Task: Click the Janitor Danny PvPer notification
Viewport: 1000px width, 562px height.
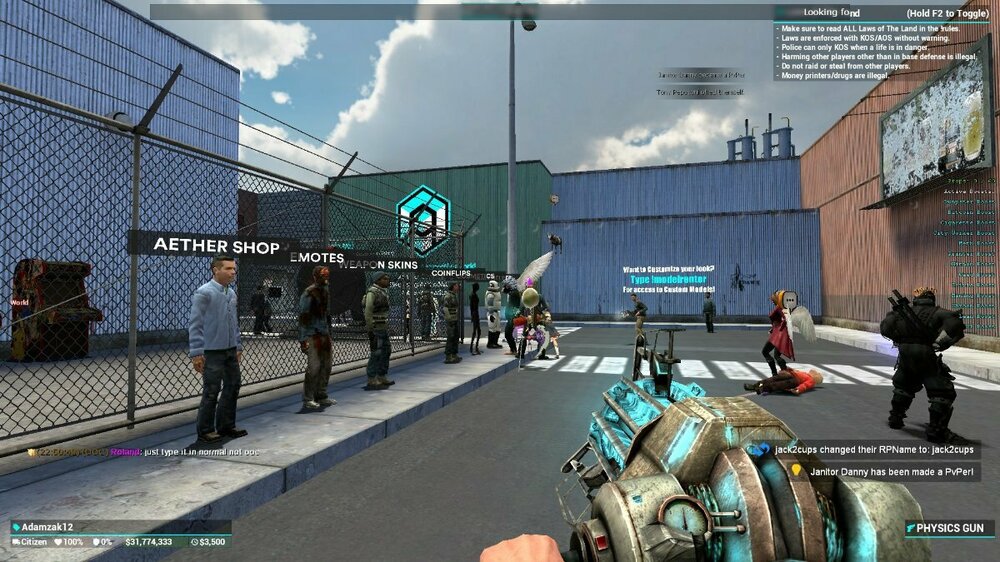Action: [866, 469]
